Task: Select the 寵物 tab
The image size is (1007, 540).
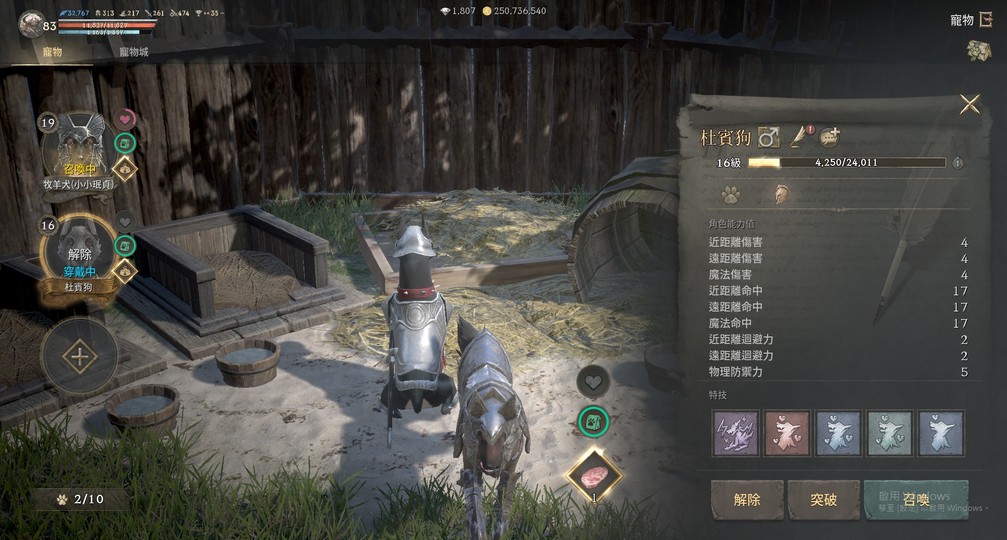Action: pyautogui.click(x=52, y=52)
